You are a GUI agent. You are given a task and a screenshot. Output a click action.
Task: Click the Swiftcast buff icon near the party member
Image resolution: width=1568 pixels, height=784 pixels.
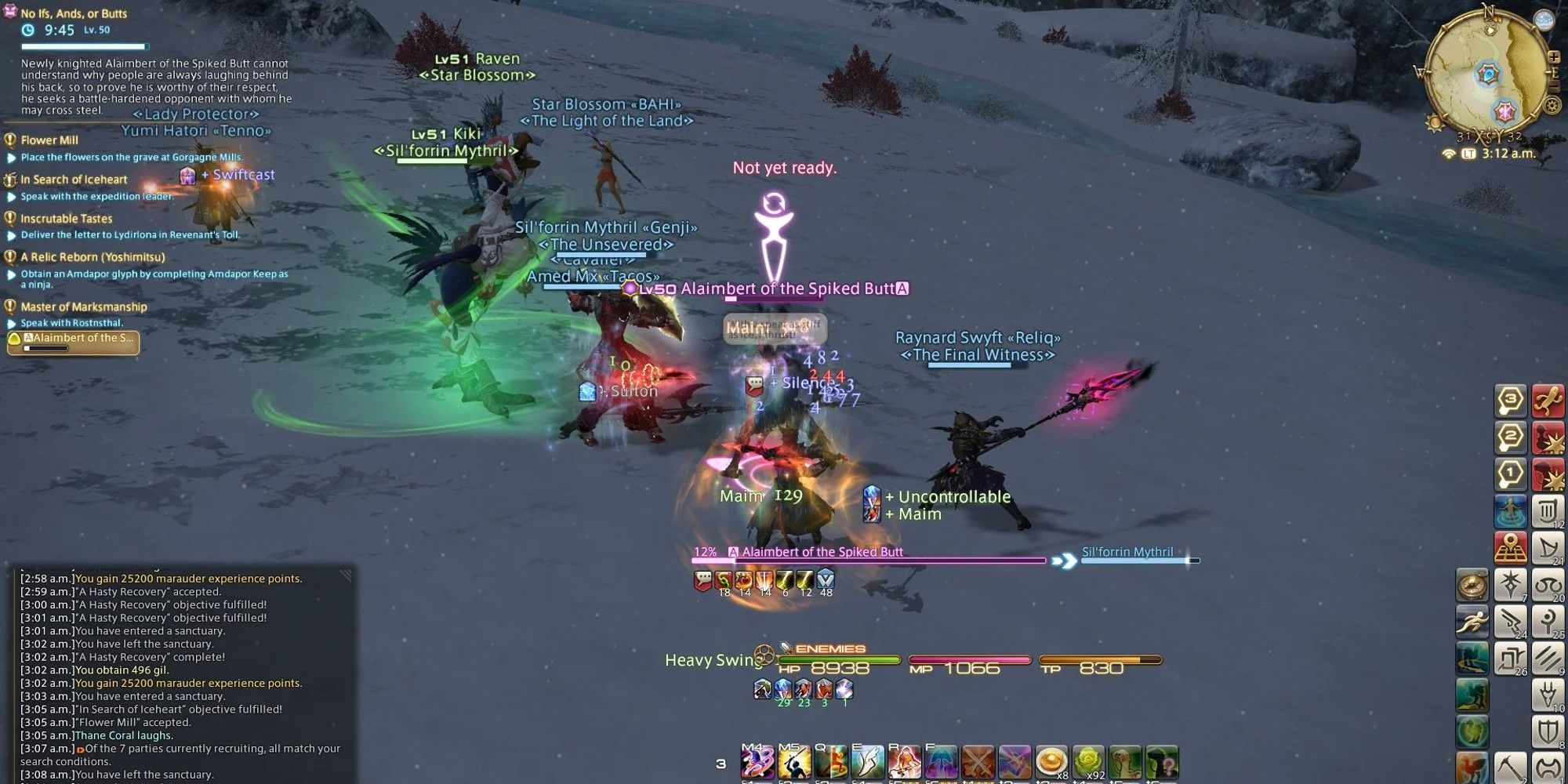point(188,175)
